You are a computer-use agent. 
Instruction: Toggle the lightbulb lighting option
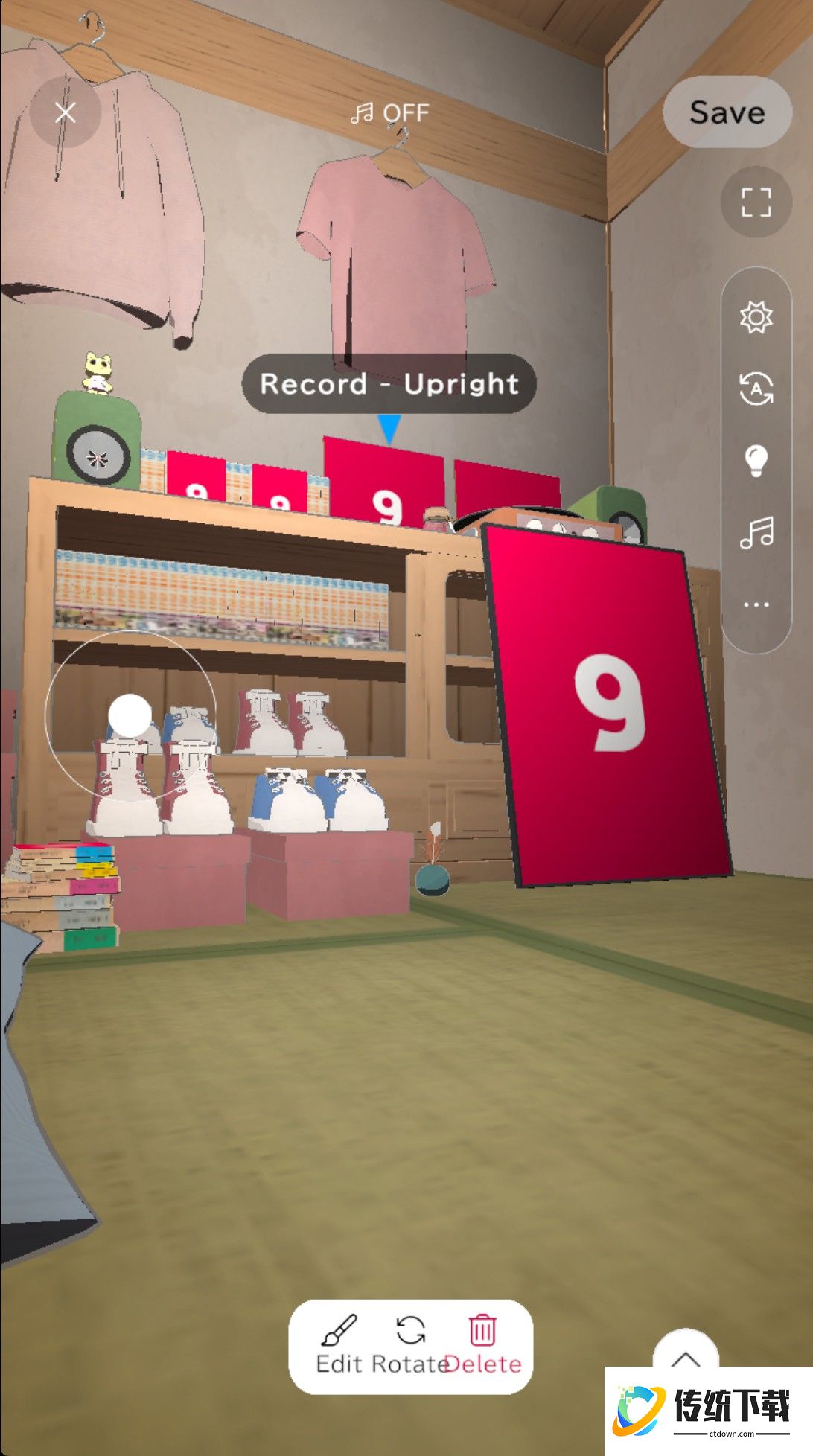tap(756, 461)
